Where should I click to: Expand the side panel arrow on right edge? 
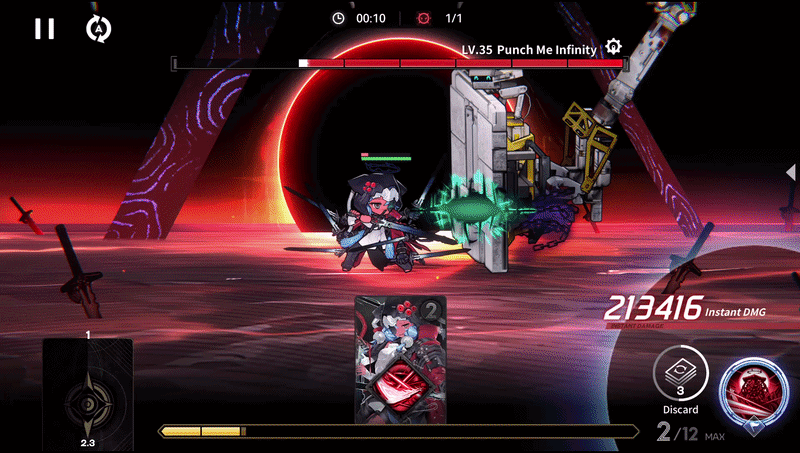point(792,173)
